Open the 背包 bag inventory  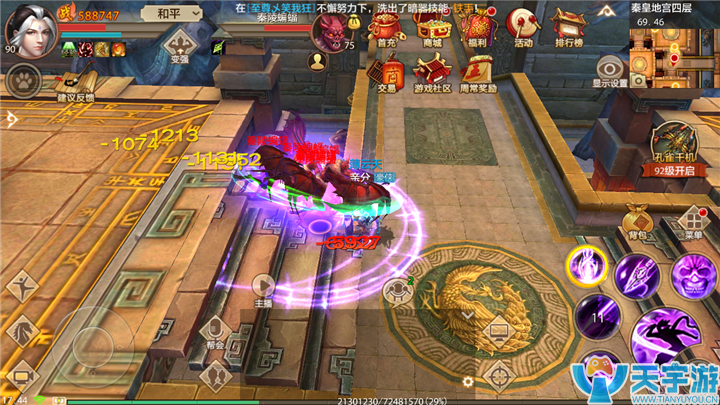(x=638, y=222)
